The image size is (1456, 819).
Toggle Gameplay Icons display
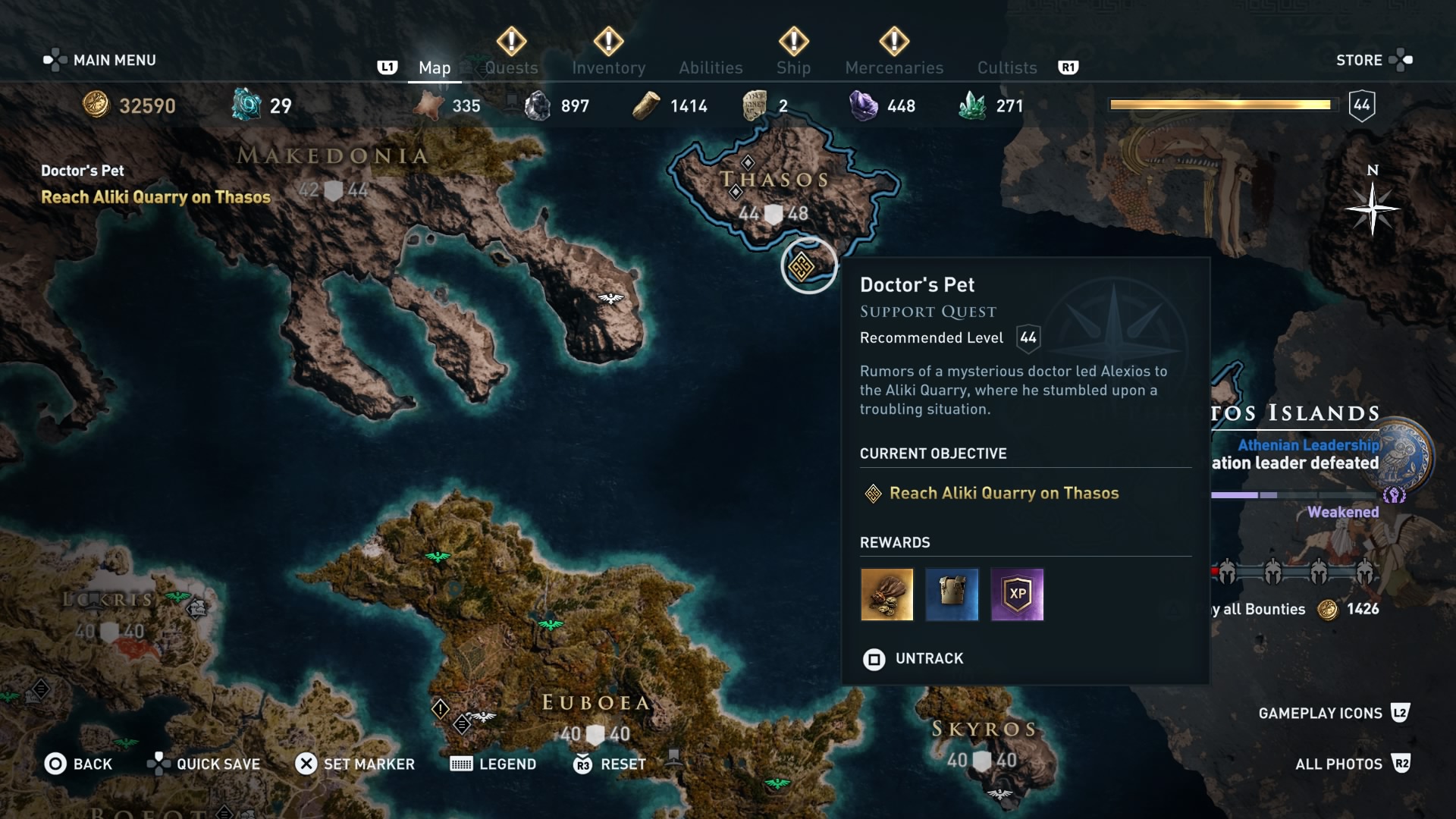(x=1319, y=713)
